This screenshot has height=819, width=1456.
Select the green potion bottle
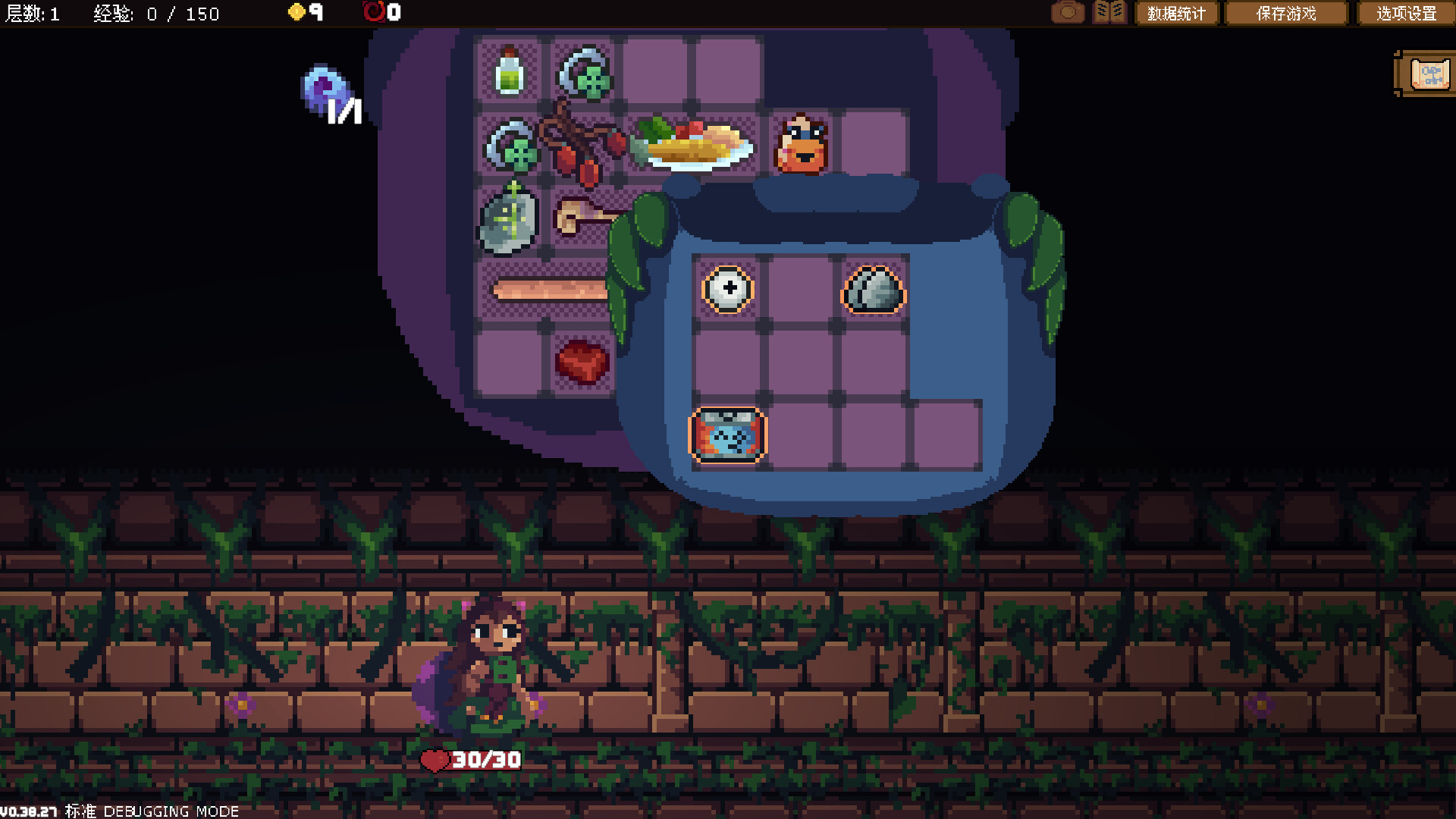pos(510,72)
